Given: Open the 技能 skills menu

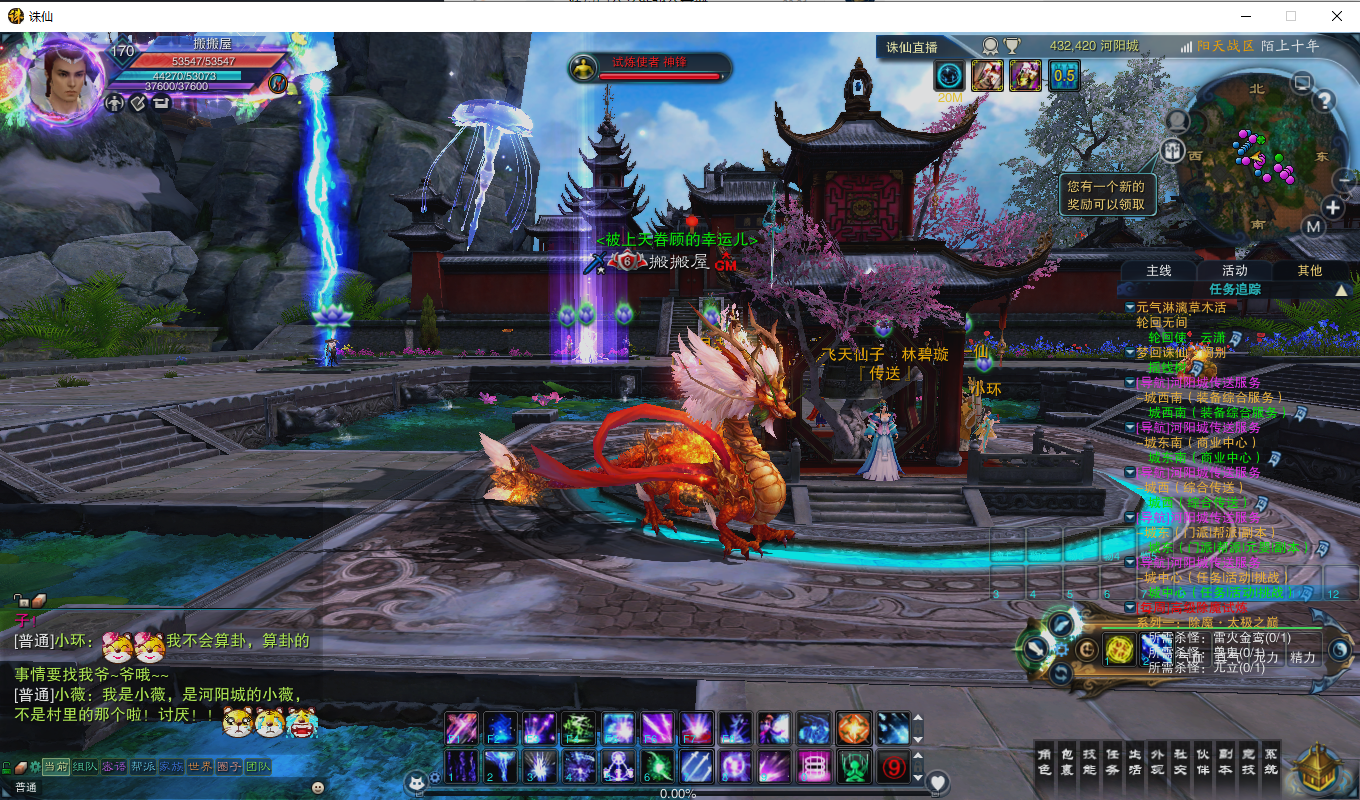Looking at the screenshot, I should pos(1090,762).
